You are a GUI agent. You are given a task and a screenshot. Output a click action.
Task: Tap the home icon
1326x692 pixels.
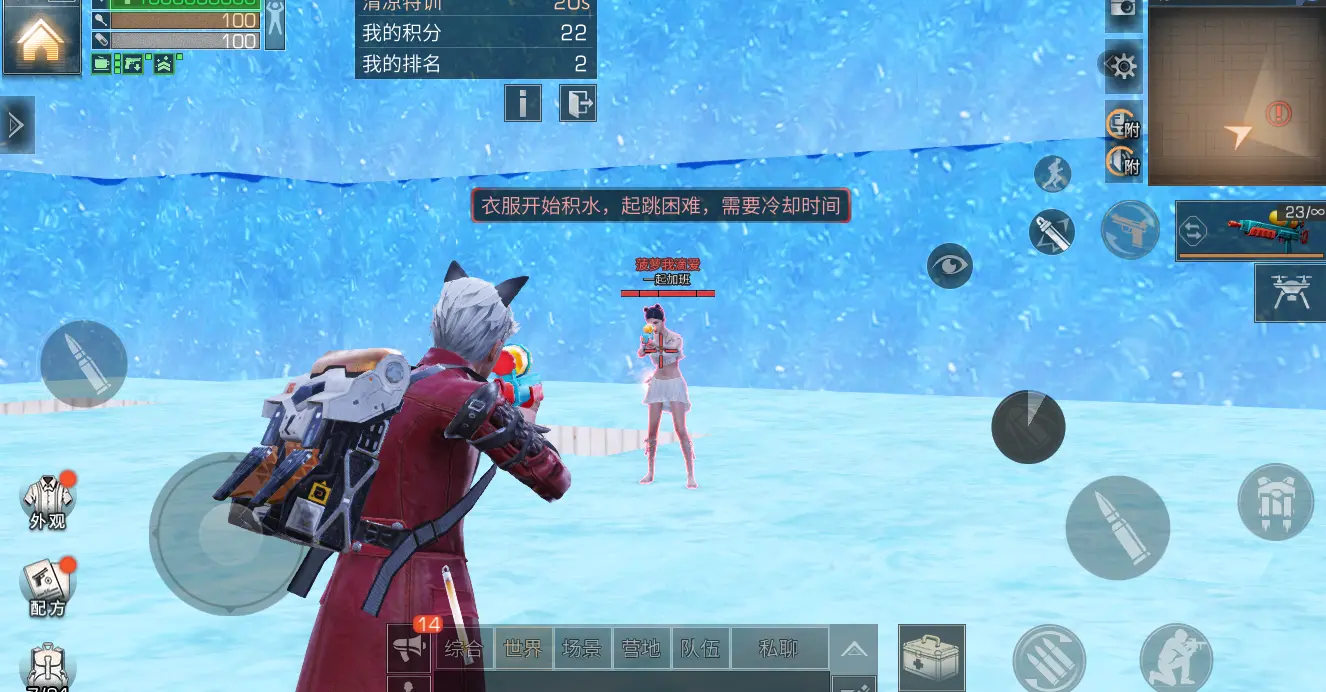pos(41,39)
